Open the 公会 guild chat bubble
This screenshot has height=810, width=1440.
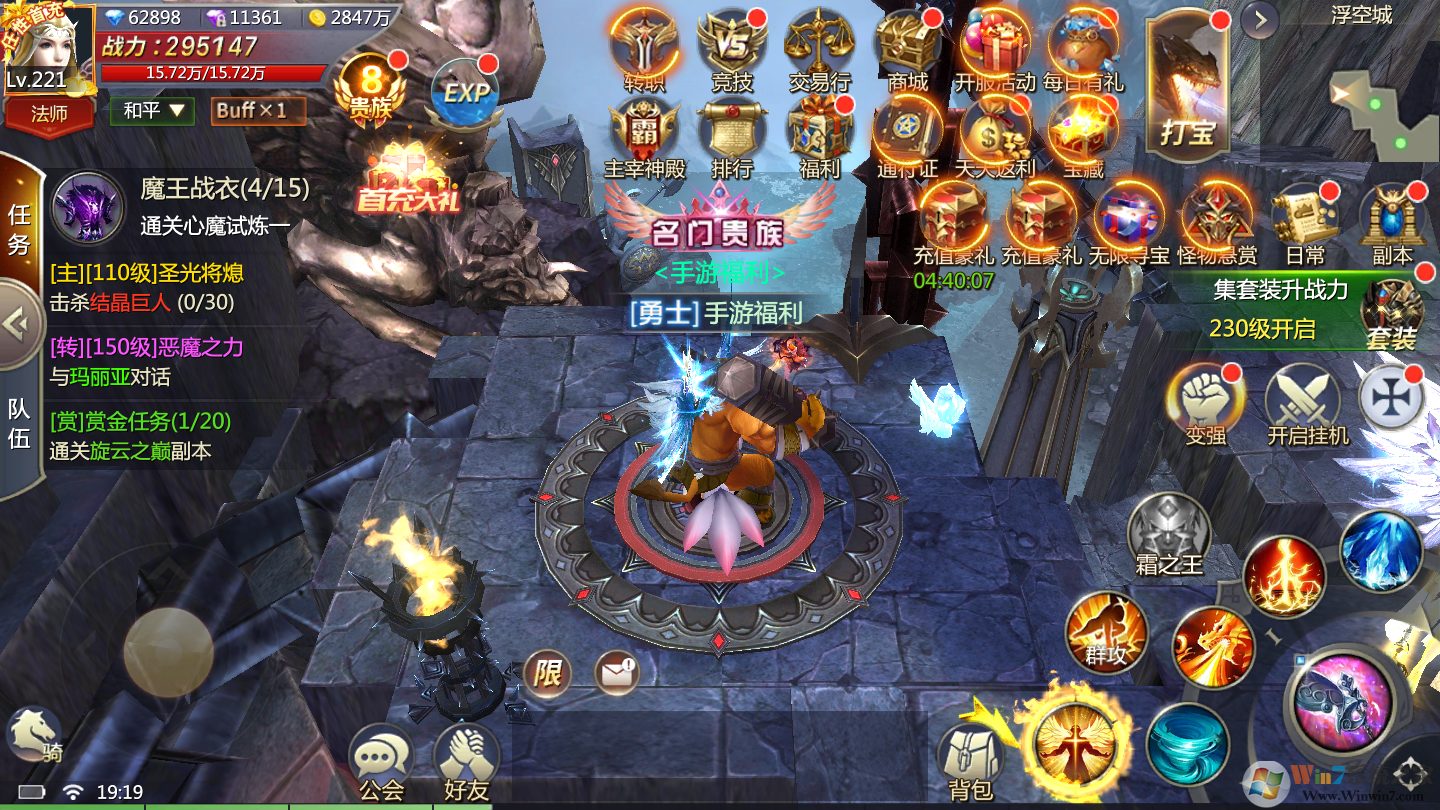[381, 760]
